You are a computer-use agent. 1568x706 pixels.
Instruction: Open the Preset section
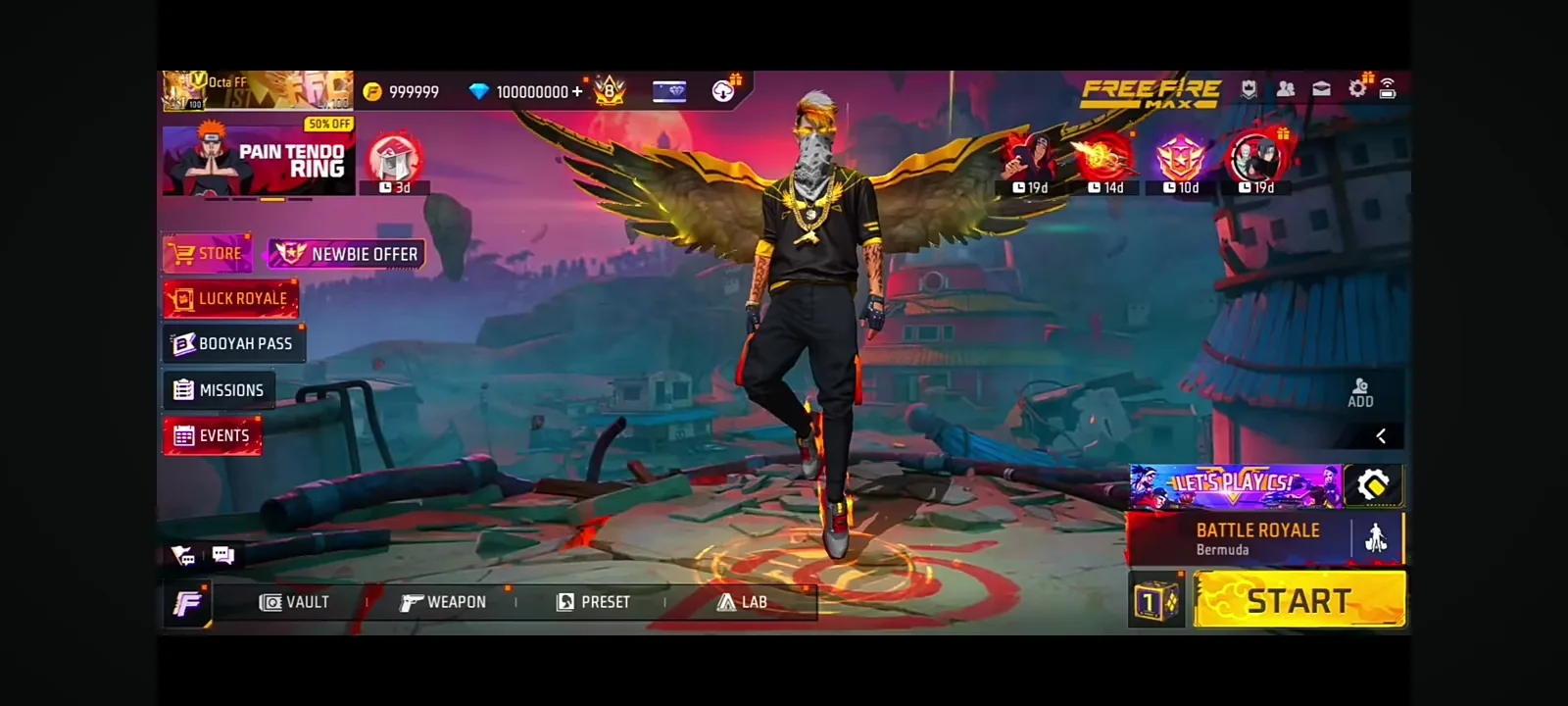[x=593, y=602]
